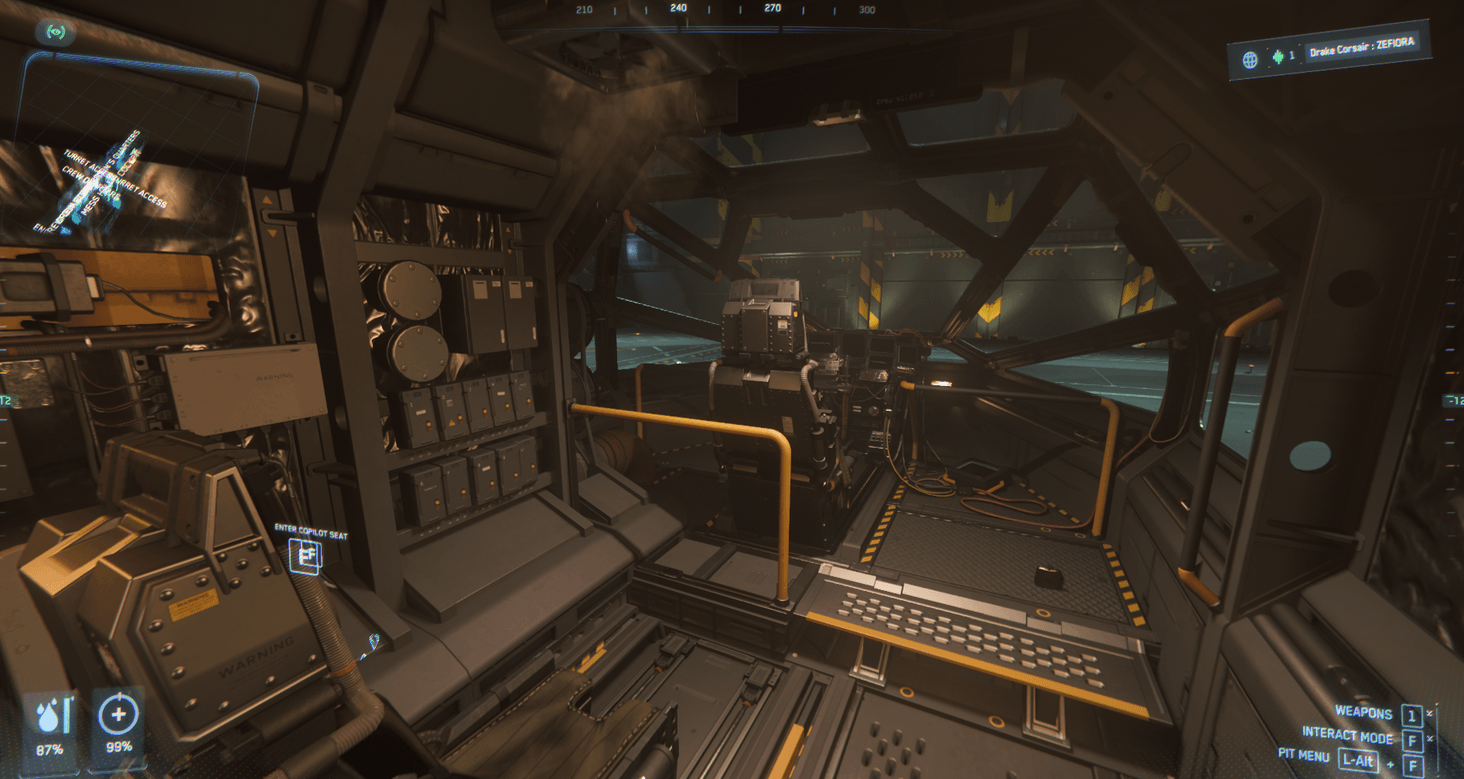Click the player count 1 beside the comms icon
The image size is (1464, 779).
[x=1293, y=55]
